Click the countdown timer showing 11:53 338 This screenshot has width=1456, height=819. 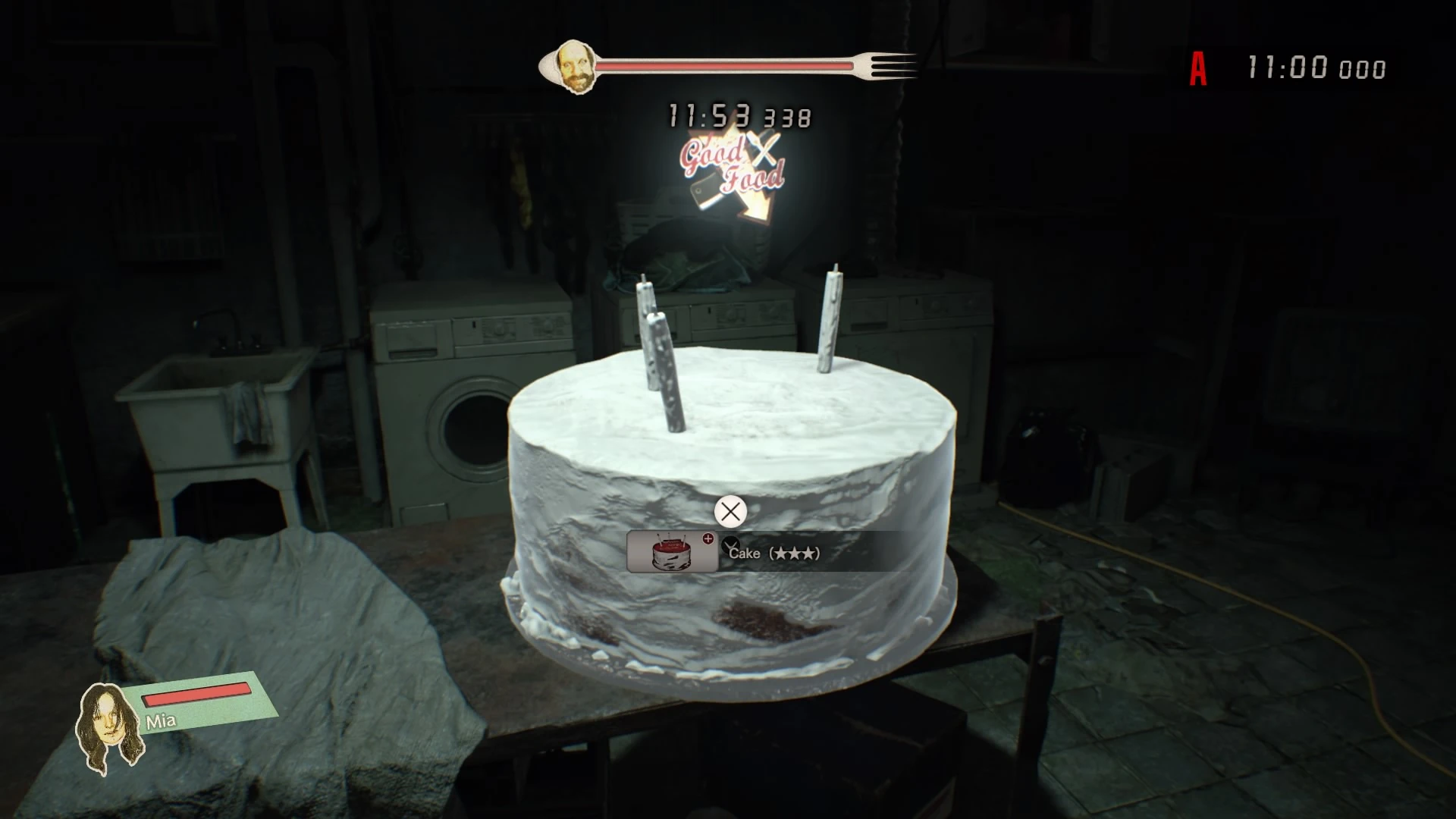coord(739,115)
